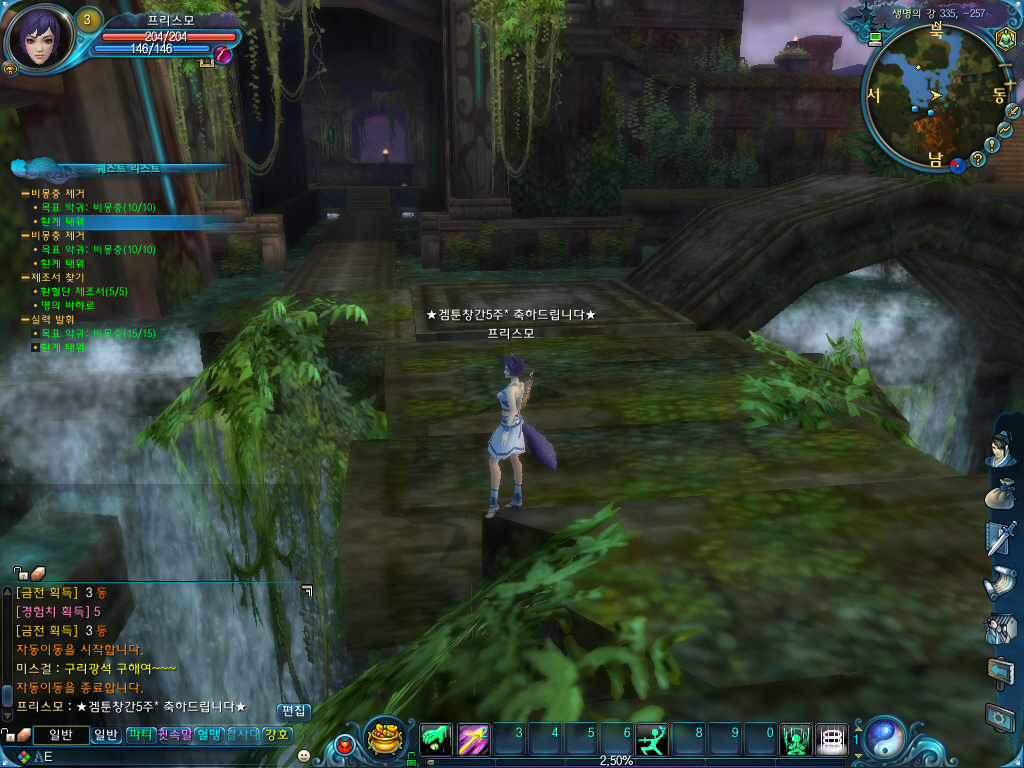This screenshot has height=768, width=1024.
Task: Click the player character portrait
Action: [x=39, y=38]
